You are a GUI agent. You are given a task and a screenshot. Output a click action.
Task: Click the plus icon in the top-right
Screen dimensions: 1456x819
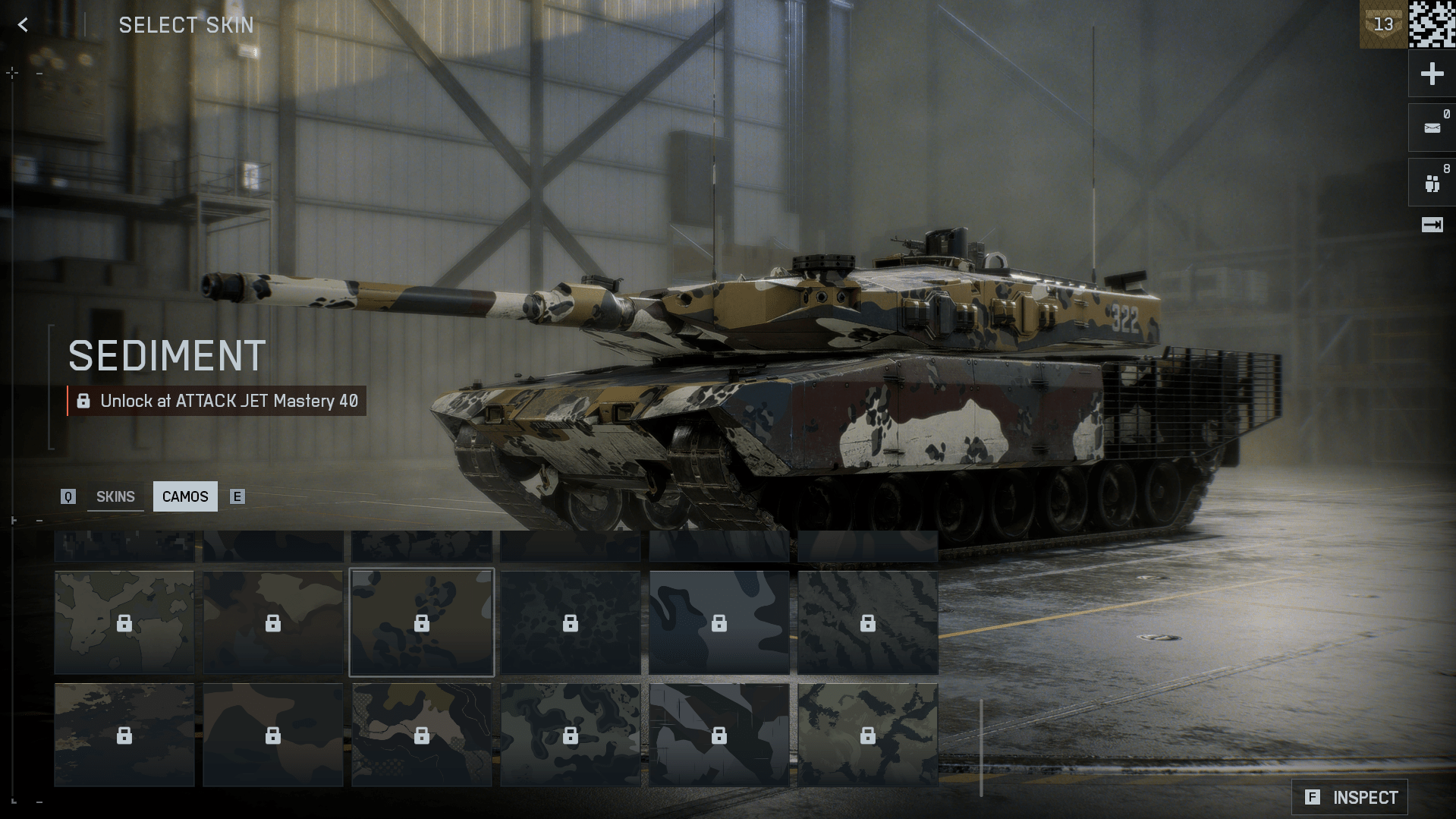tap(1432, 74)
